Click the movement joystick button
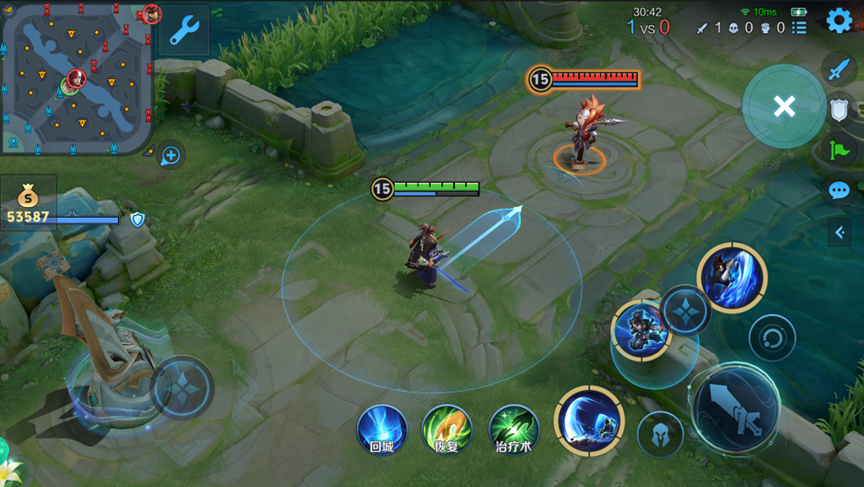The image size is (864, 487). point(183,386)
